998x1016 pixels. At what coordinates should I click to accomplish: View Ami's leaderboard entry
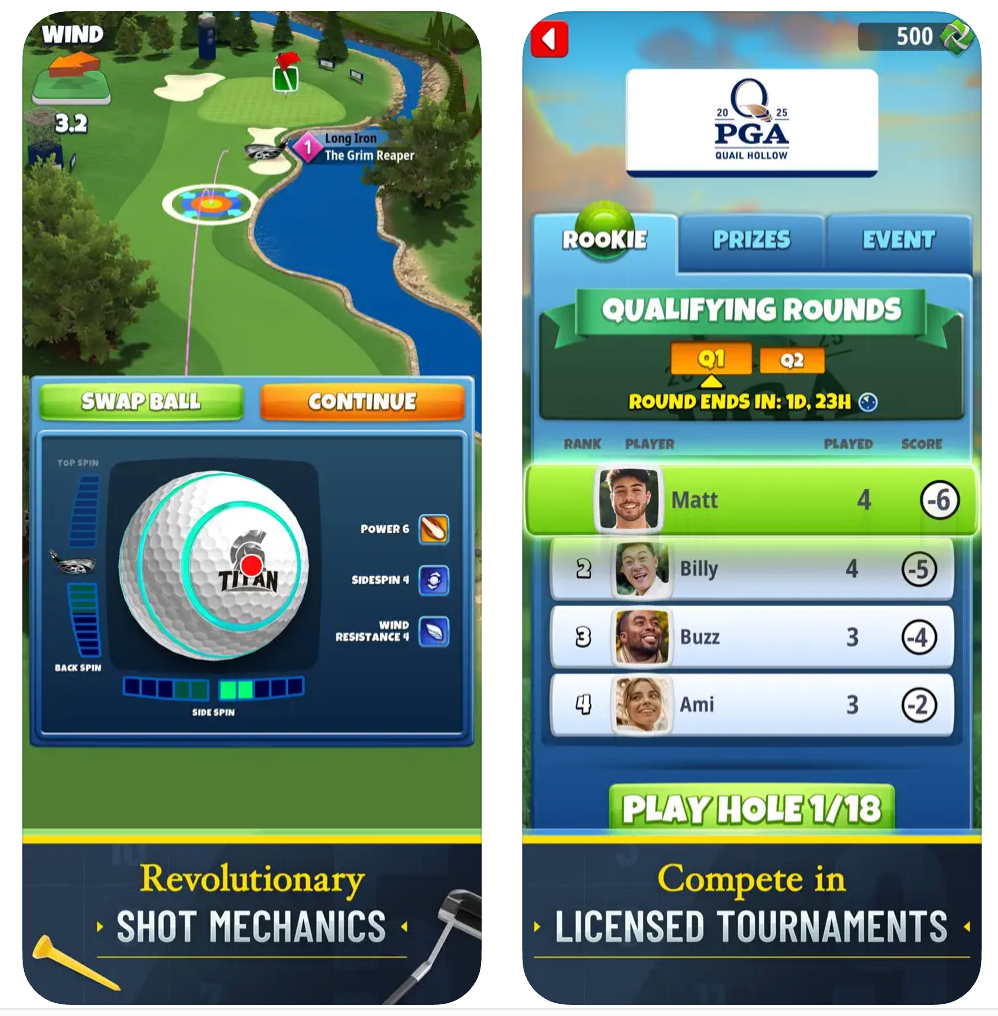(751, 705)
